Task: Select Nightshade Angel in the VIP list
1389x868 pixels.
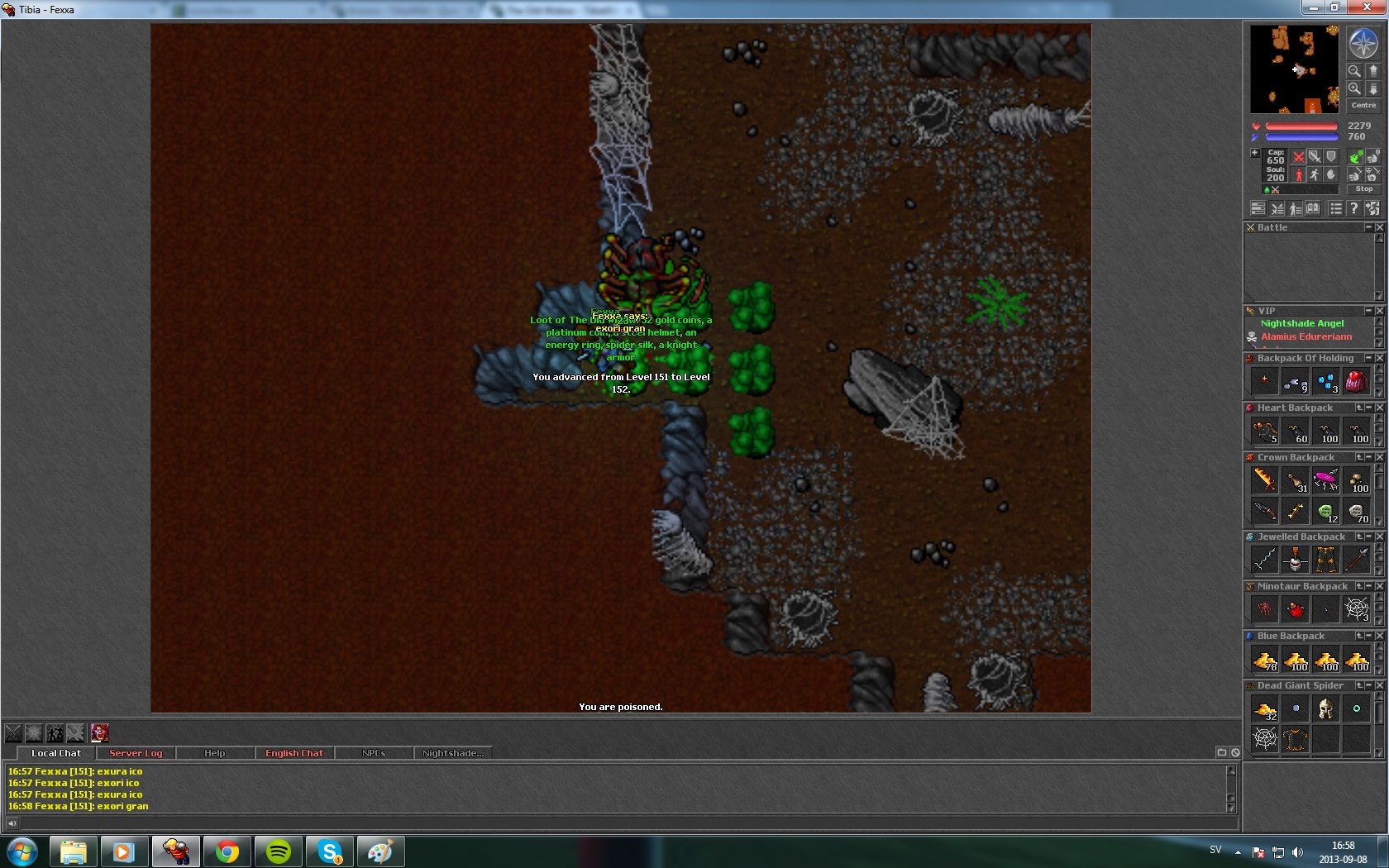Action: tap(1302, 323)
